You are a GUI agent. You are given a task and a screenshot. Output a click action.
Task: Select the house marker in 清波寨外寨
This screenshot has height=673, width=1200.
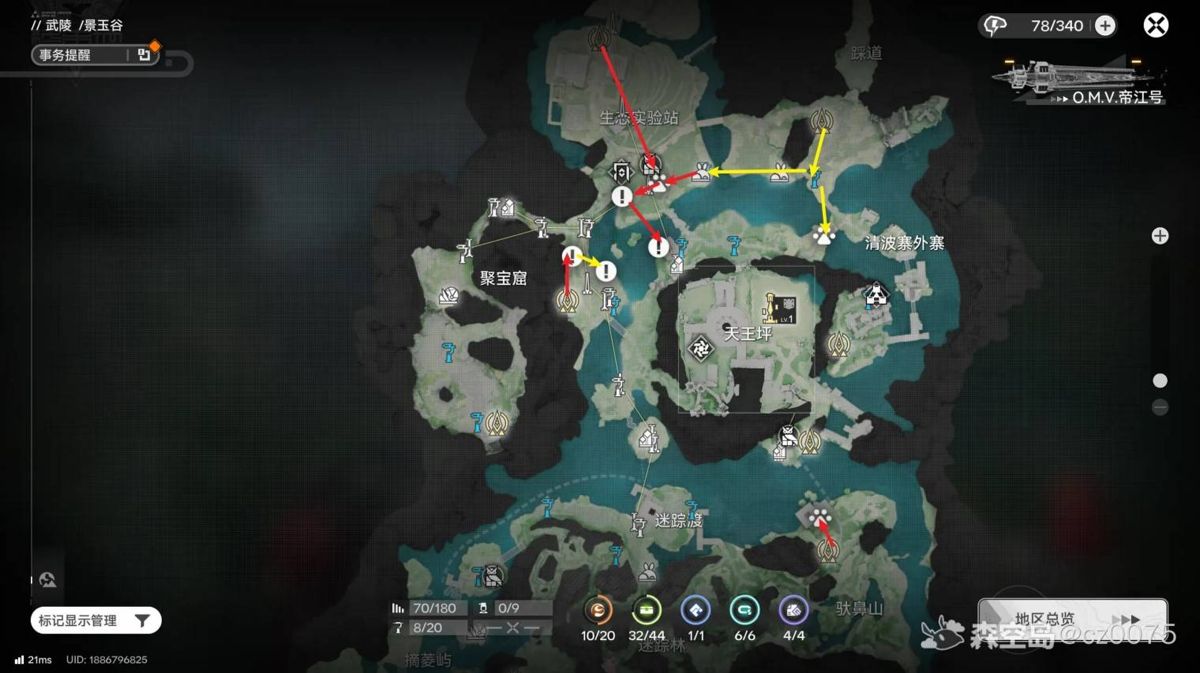point(877,294)
